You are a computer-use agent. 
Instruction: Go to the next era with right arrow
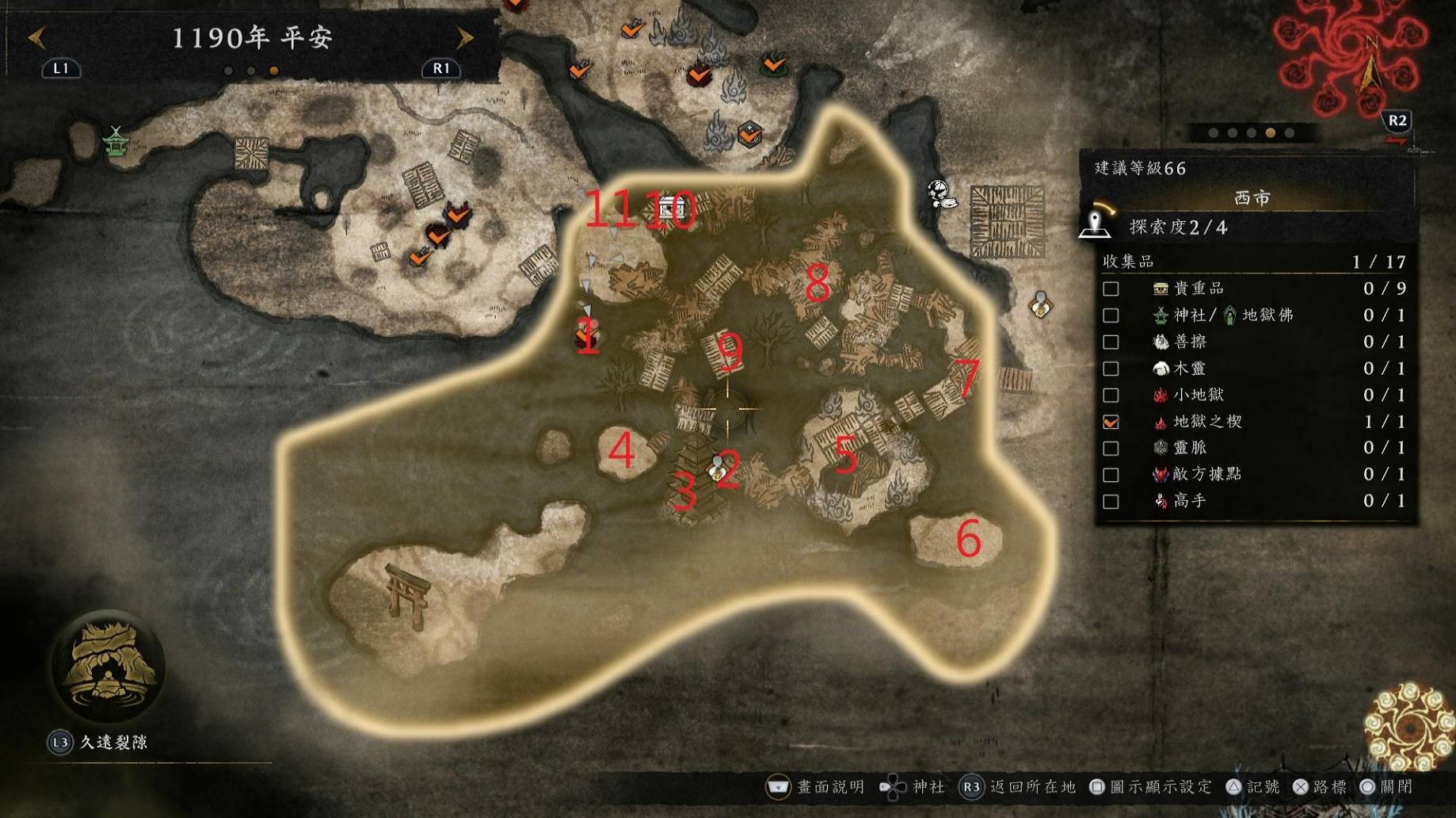pos(465,37)
